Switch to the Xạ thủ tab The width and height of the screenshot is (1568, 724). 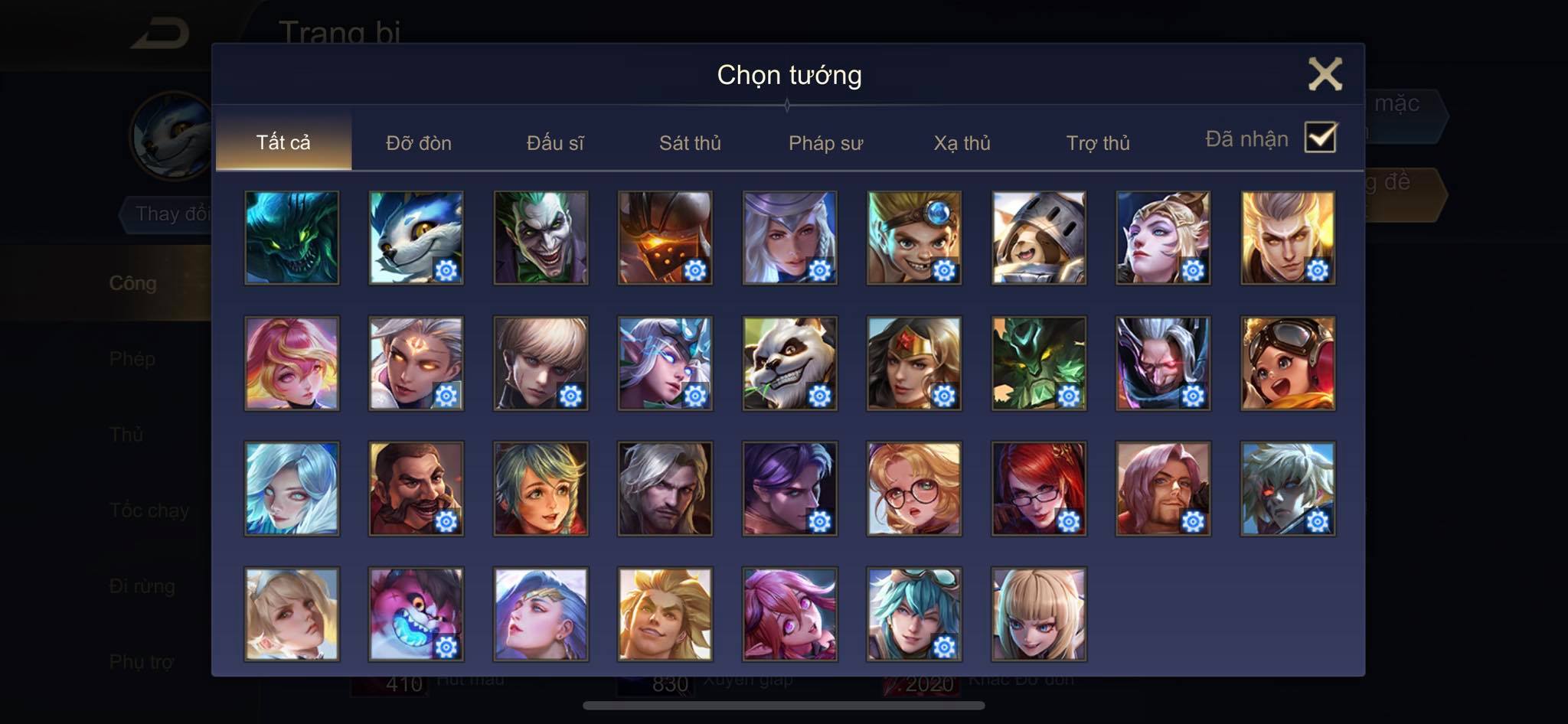pos(962,143)
